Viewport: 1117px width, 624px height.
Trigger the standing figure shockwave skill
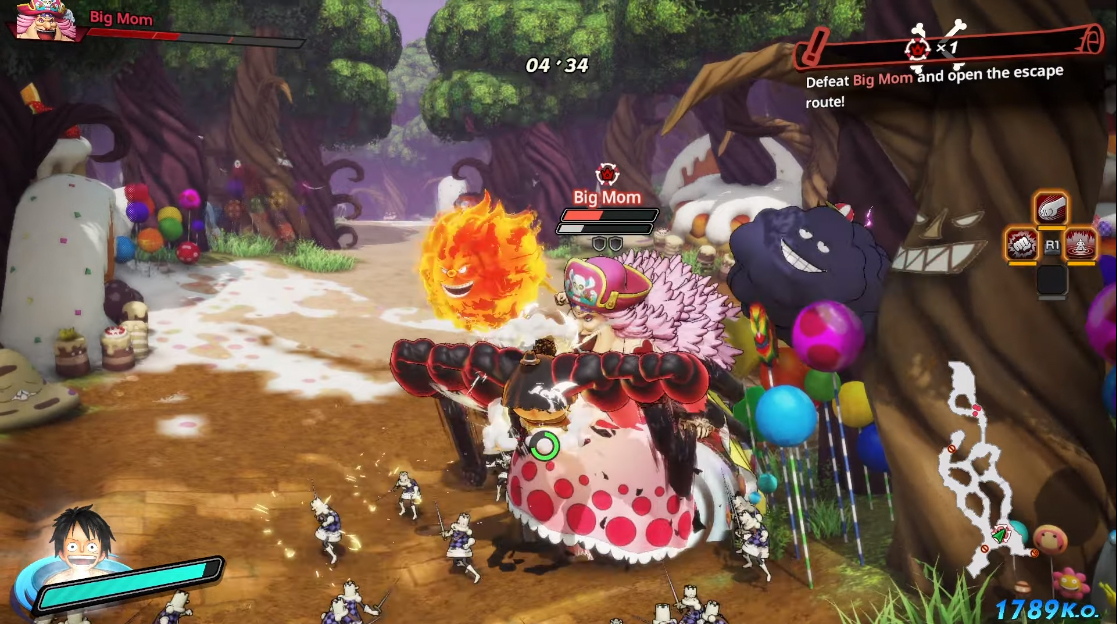pos(1081,244)
